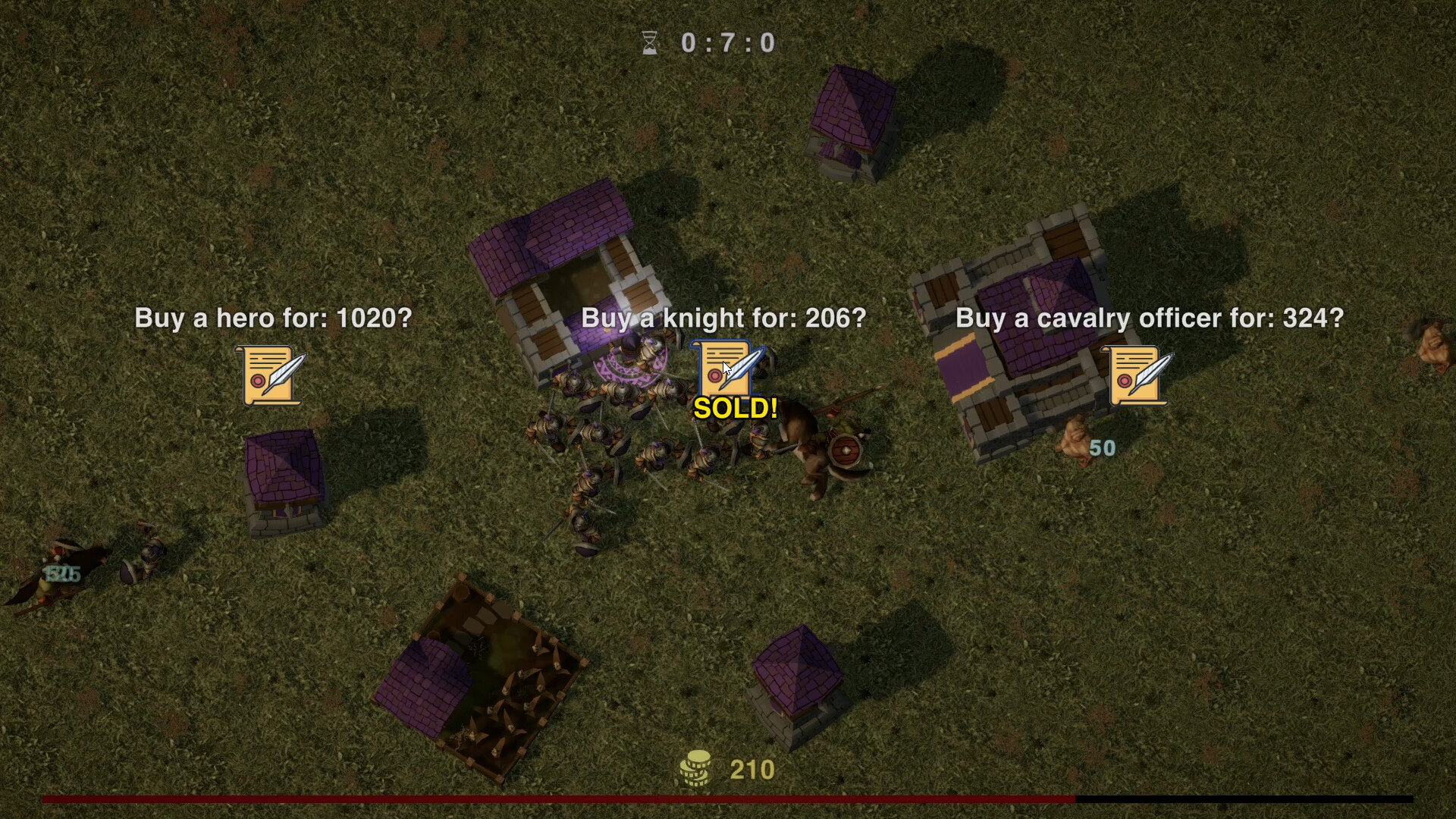Click the 'Buy a cavalry officer for: 324?' text
This screenshot has width=1456, height=819.
click(1150, 318)
